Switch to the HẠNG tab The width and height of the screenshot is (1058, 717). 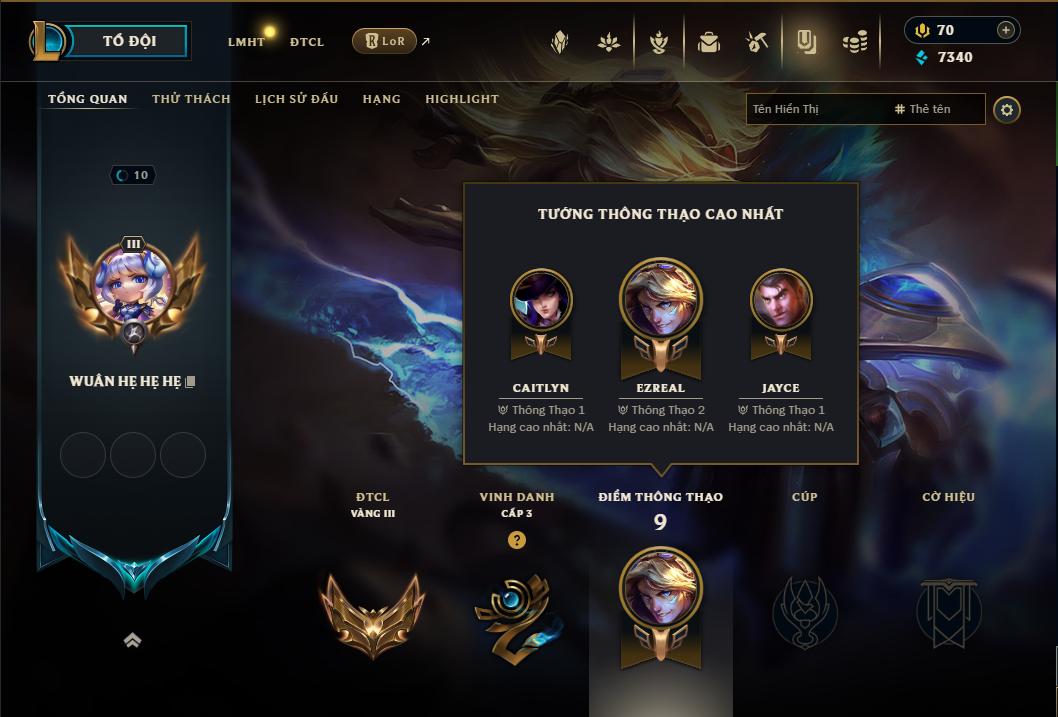click(381, 99)
